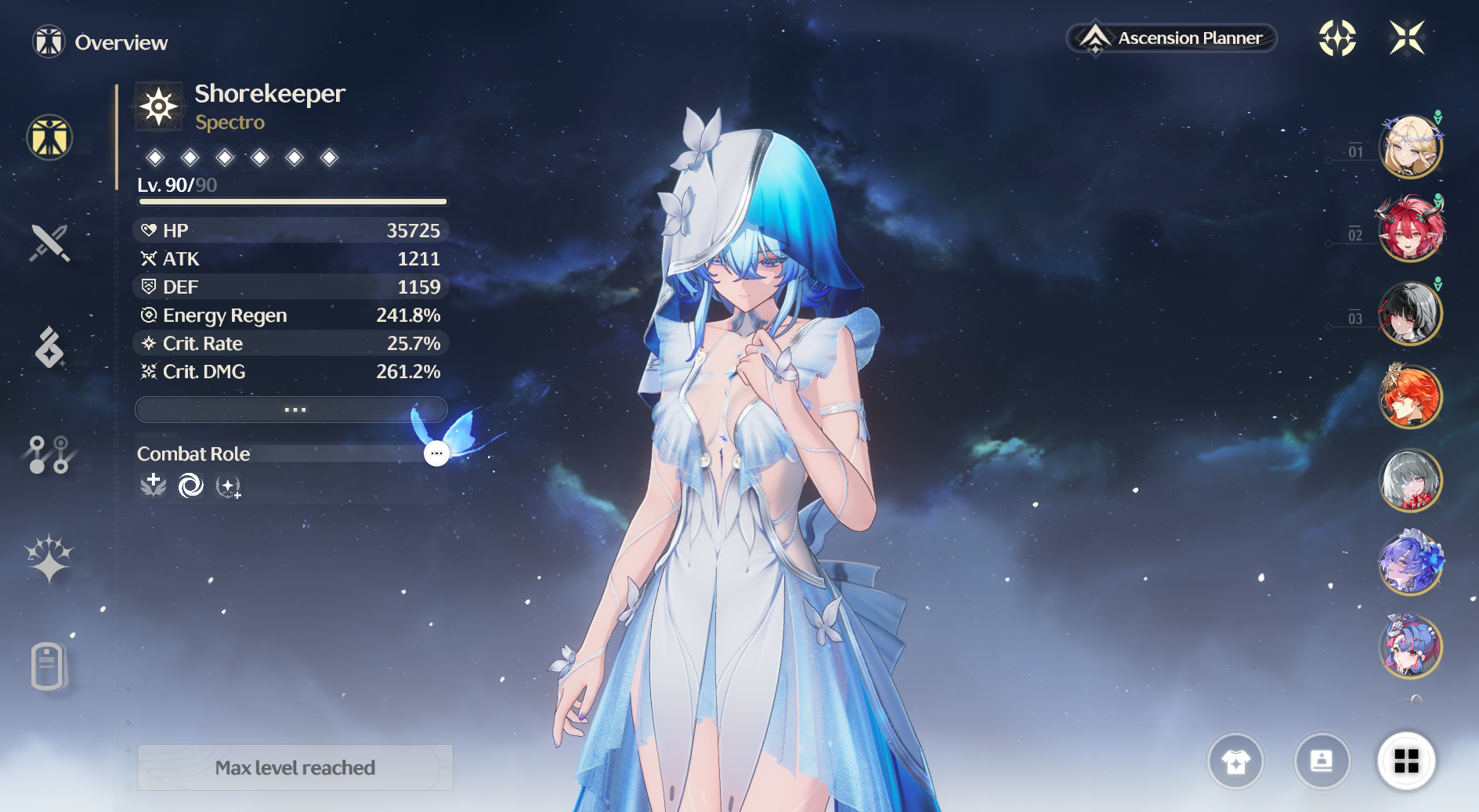Image resolution: width=1479 pixels, height=812 pixels.
Task: Open the Echoes tab in sidebar
Action: [49, 348]
